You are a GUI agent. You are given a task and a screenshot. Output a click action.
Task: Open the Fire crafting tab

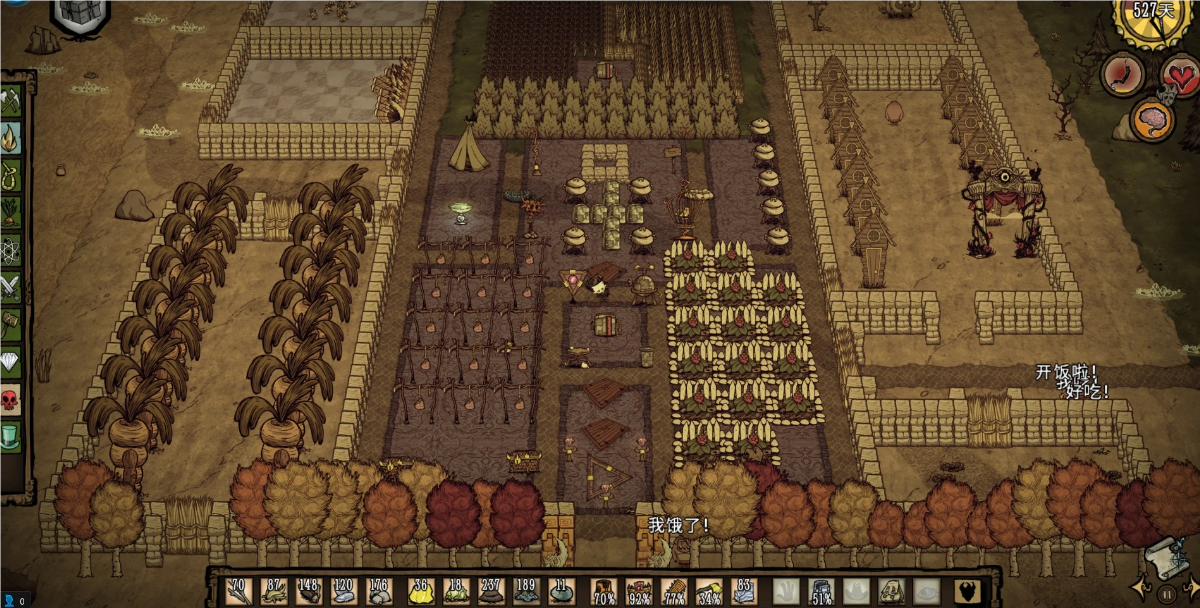[11, 137]
